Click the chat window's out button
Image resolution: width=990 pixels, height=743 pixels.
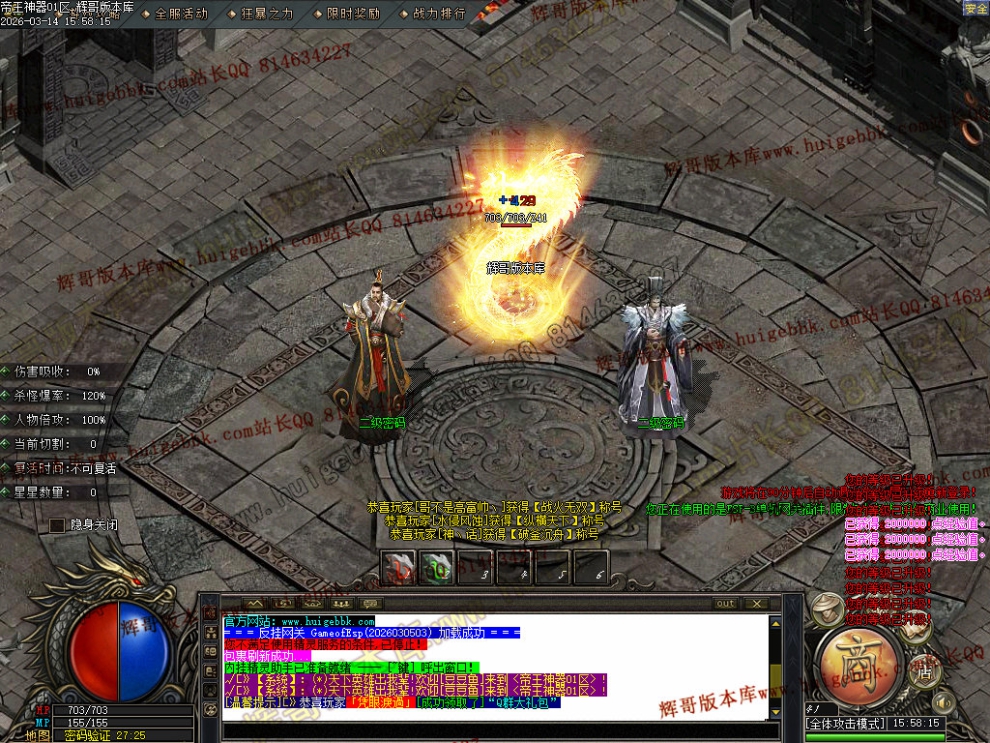pos(725,604)
